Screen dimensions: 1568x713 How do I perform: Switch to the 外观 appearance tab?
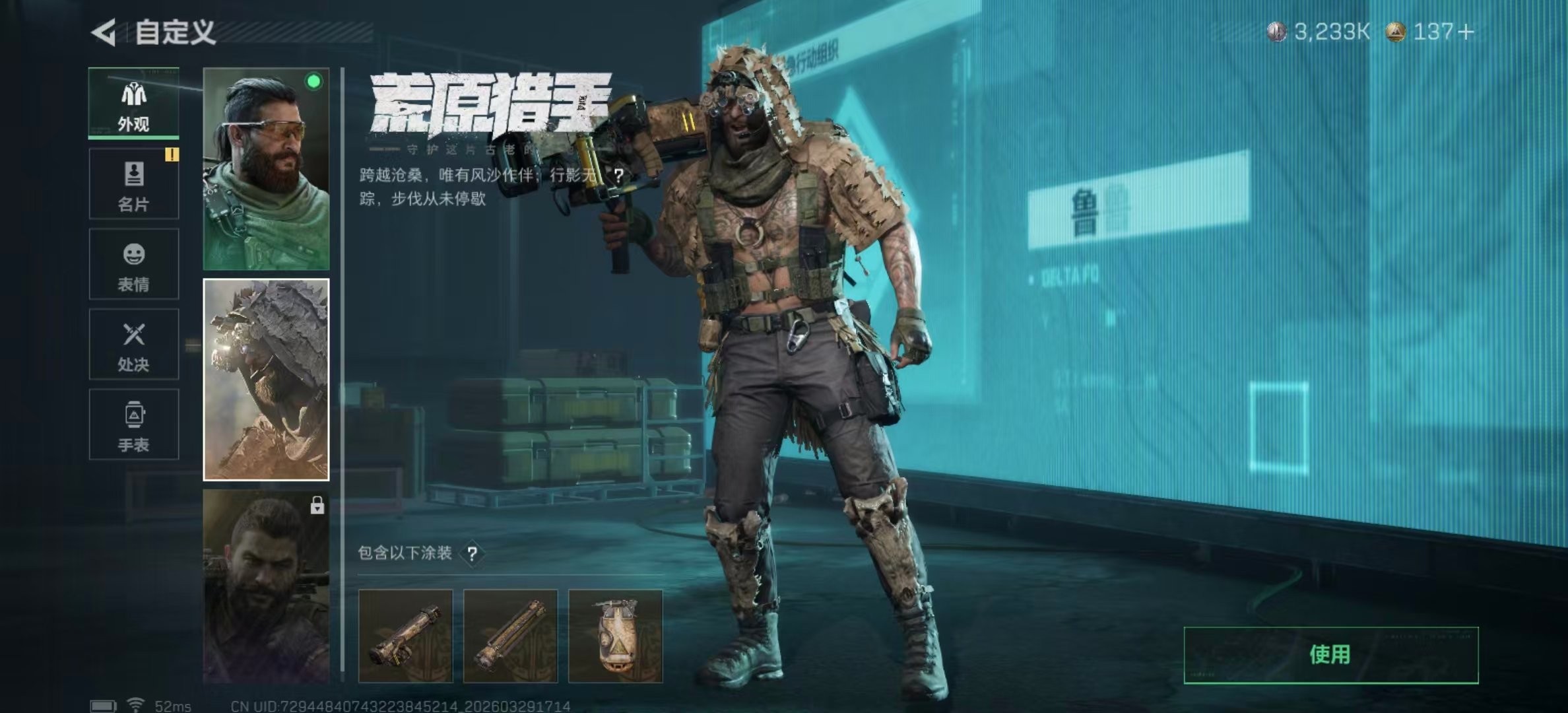point(134,104)
